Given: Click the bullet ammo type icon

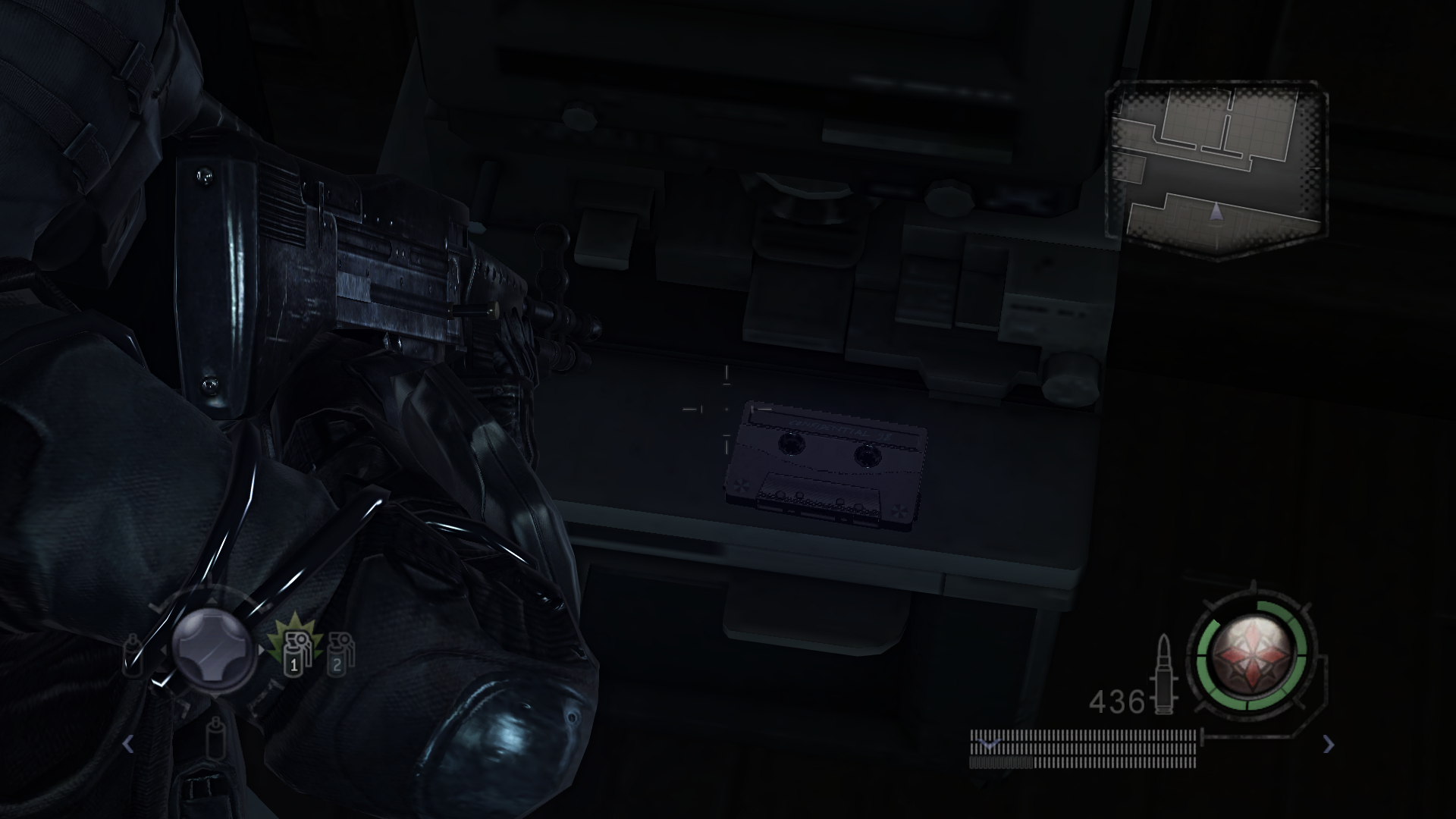Looking at the screenshot, I should tap(1164, 674).
